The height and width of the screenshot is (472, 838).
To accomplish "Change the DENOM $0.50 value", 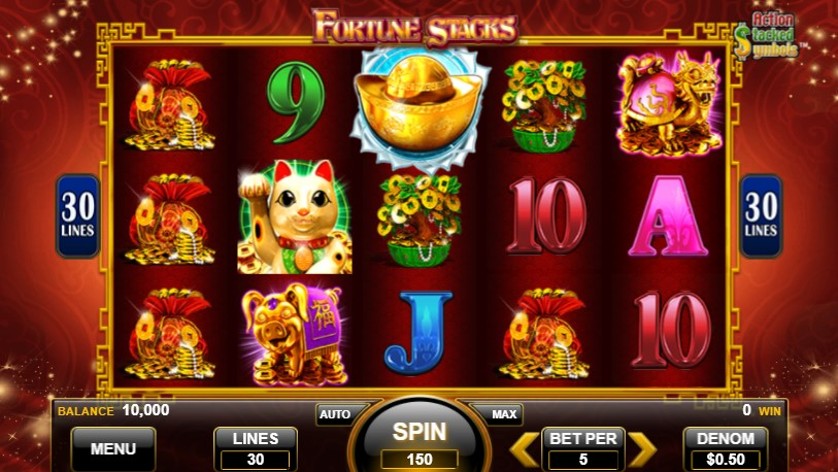I will pos(725,449).
